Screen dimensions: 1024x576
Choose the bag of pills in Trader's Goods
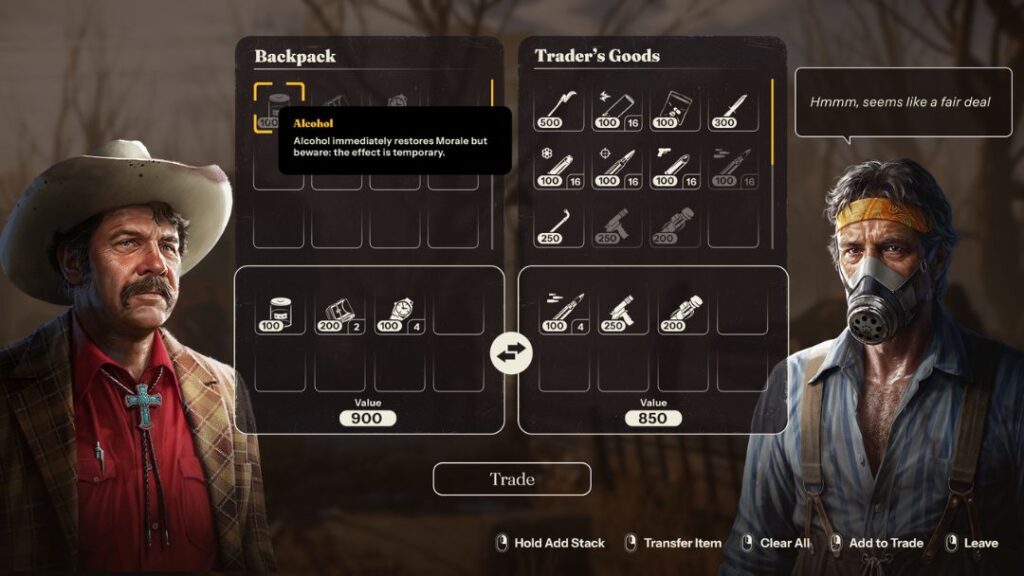pos(675,108)
